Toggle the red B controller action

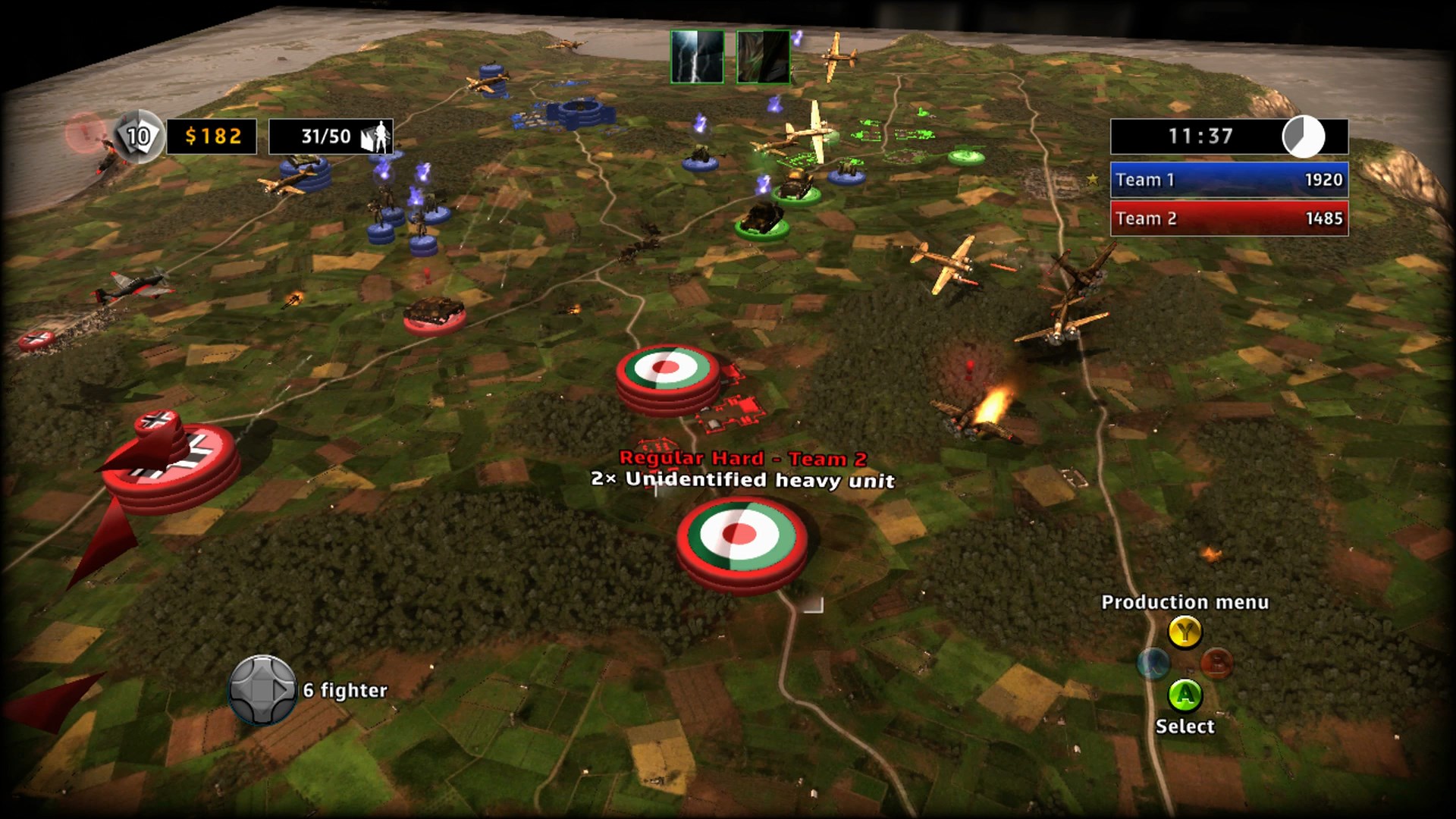[x=1216, y=662]
